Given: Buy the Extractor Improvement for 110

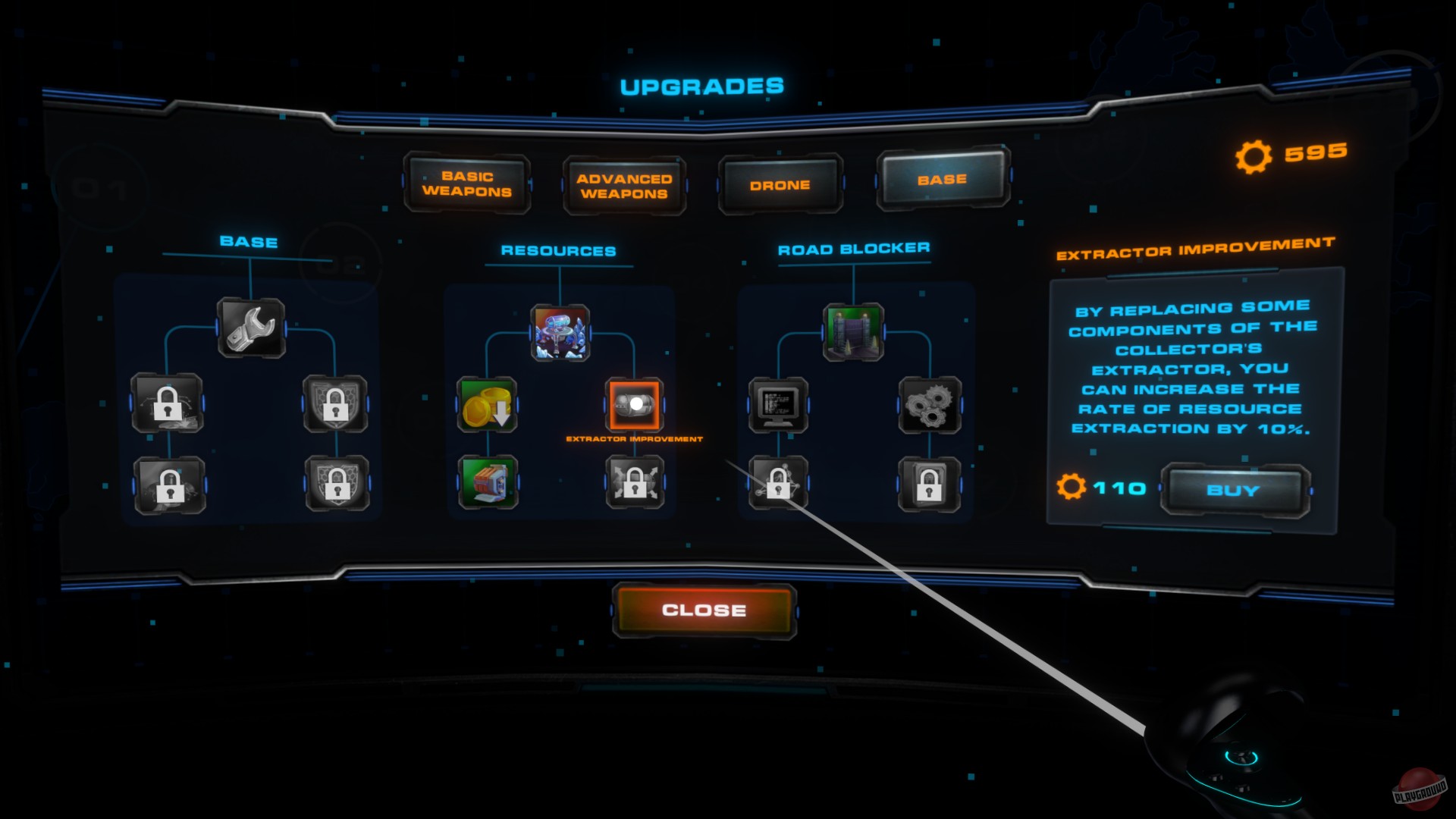Looking at the screenshot, I should [1232, 490].
